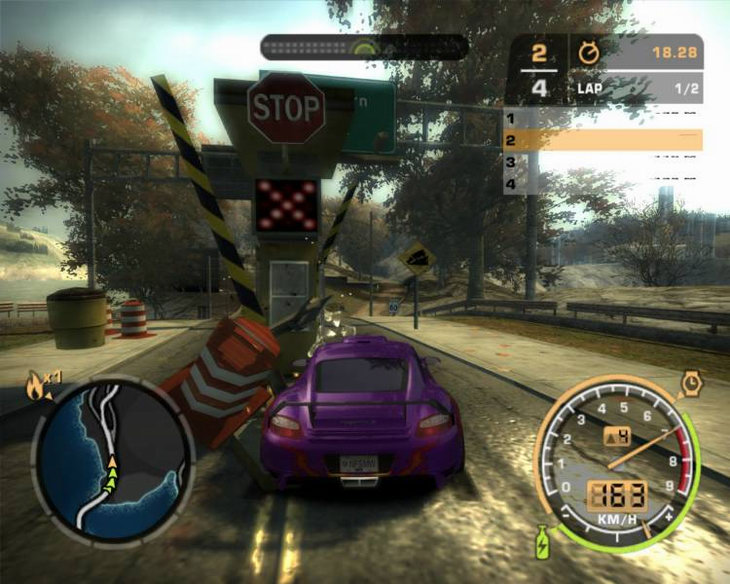Choose the fourth-place leaderboard row
The width and height of the screenshot is (730, 584).
[602, 184]
